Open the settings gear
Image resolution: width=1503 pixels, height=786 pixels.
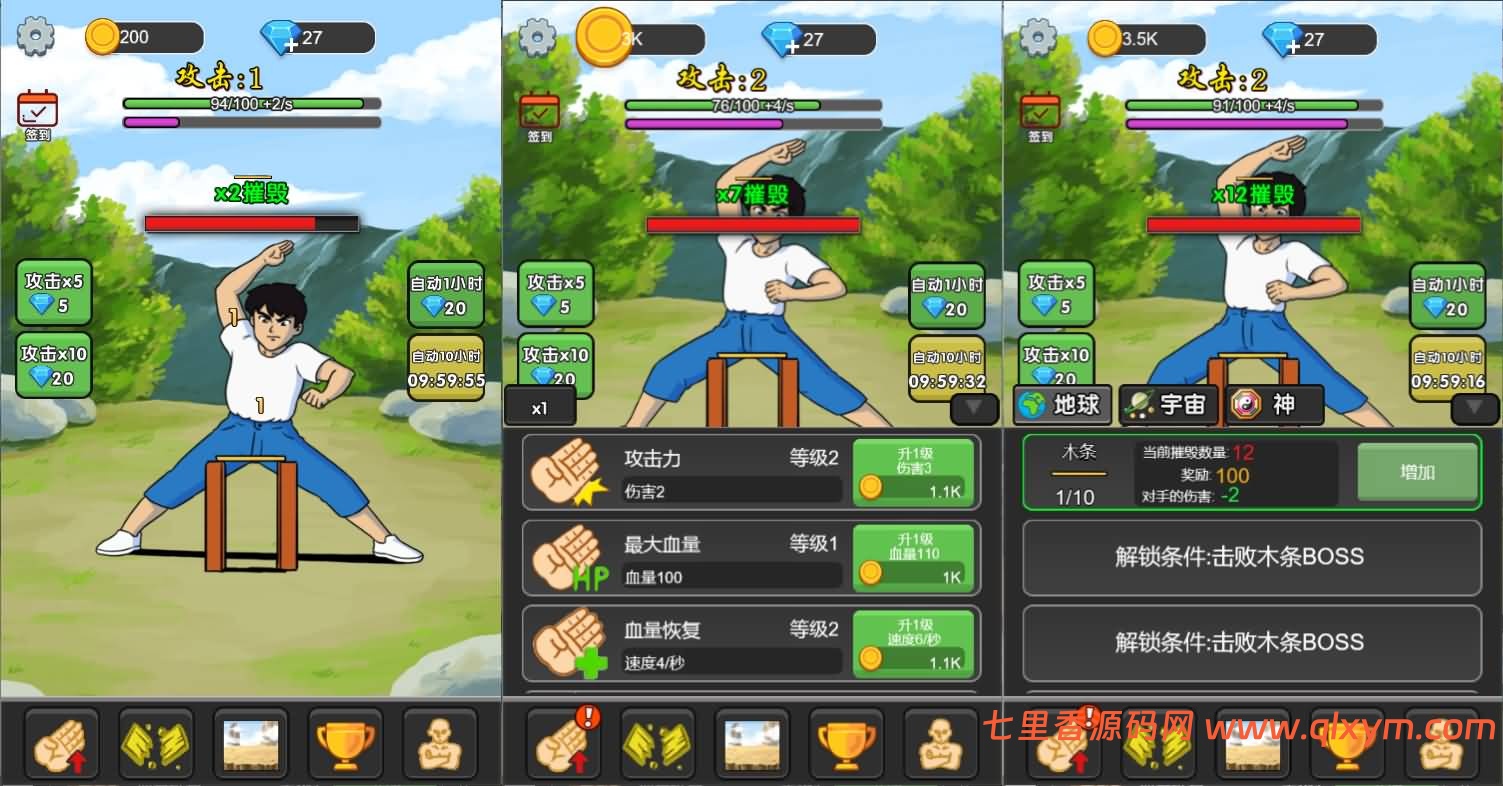tap(33, 34)
